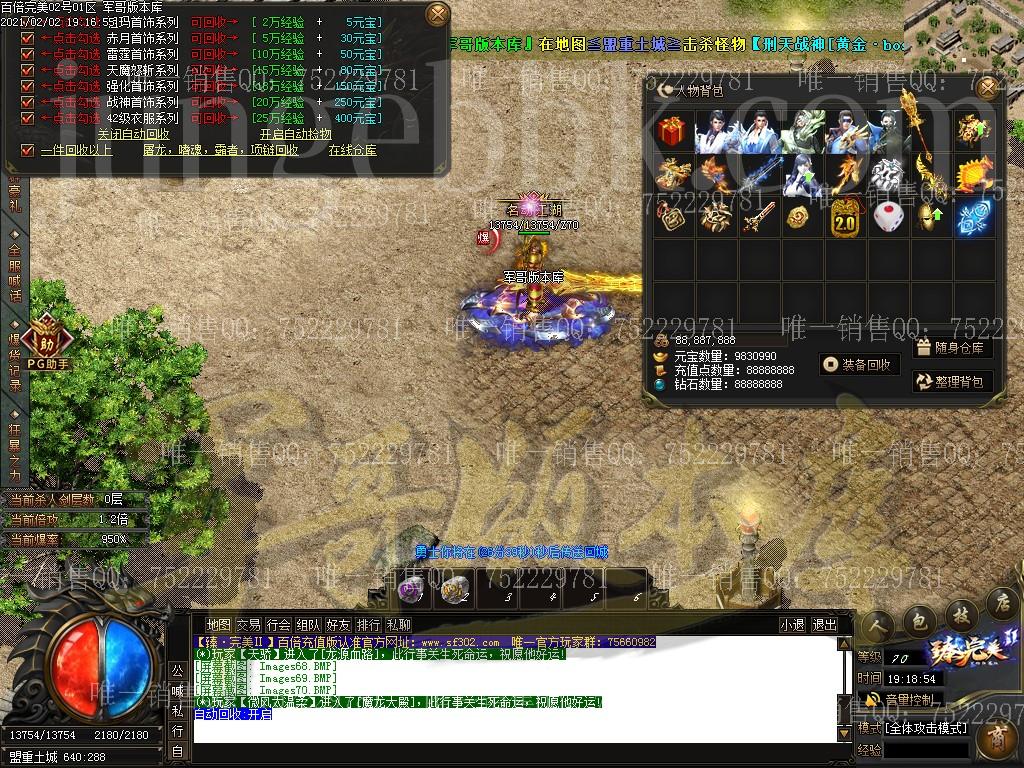Select the white dice item
Image resolution: width=1024 pixels, height=768 pixels.
(888, 217)
